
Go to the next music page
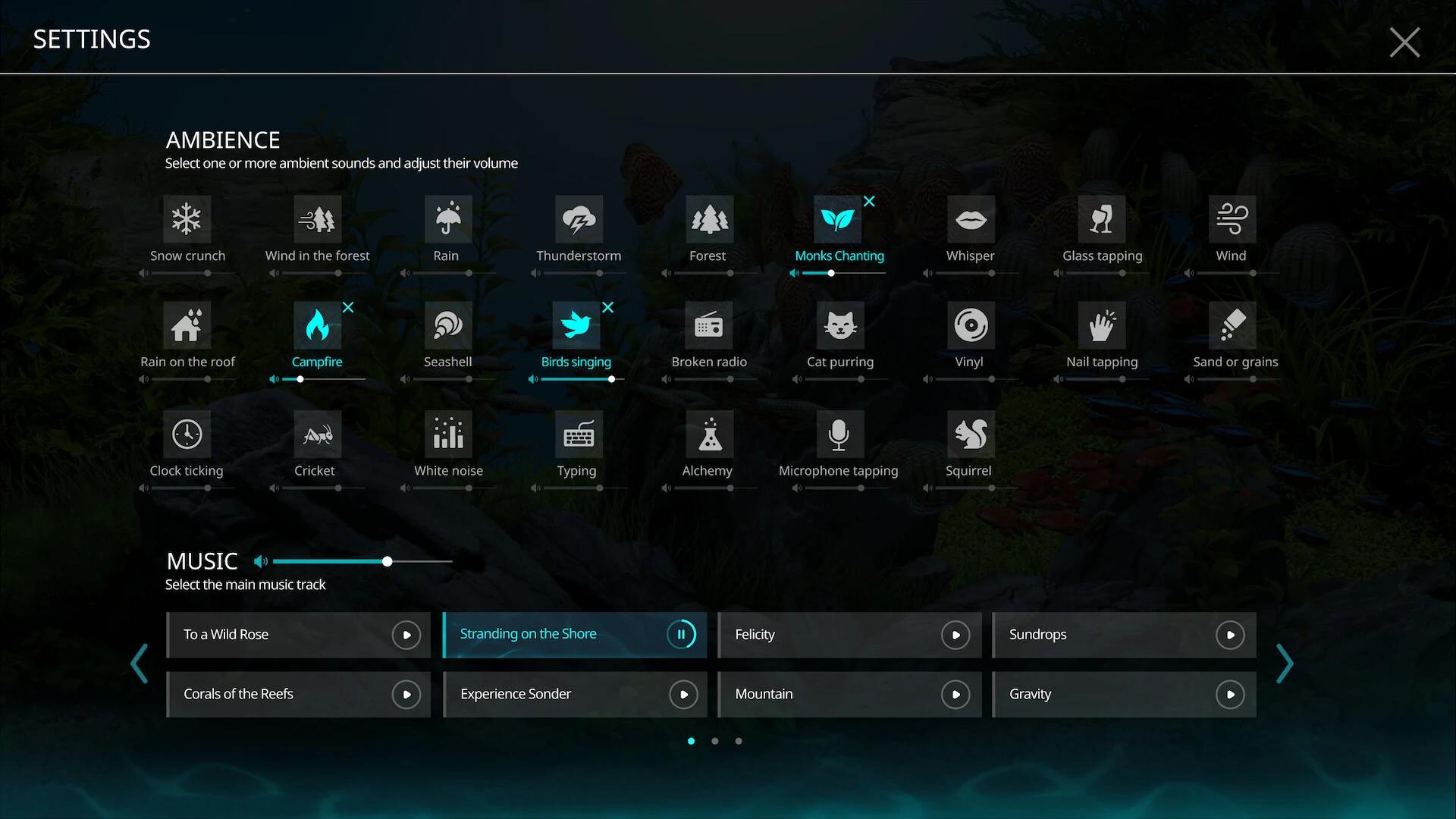coord(1285,664)
